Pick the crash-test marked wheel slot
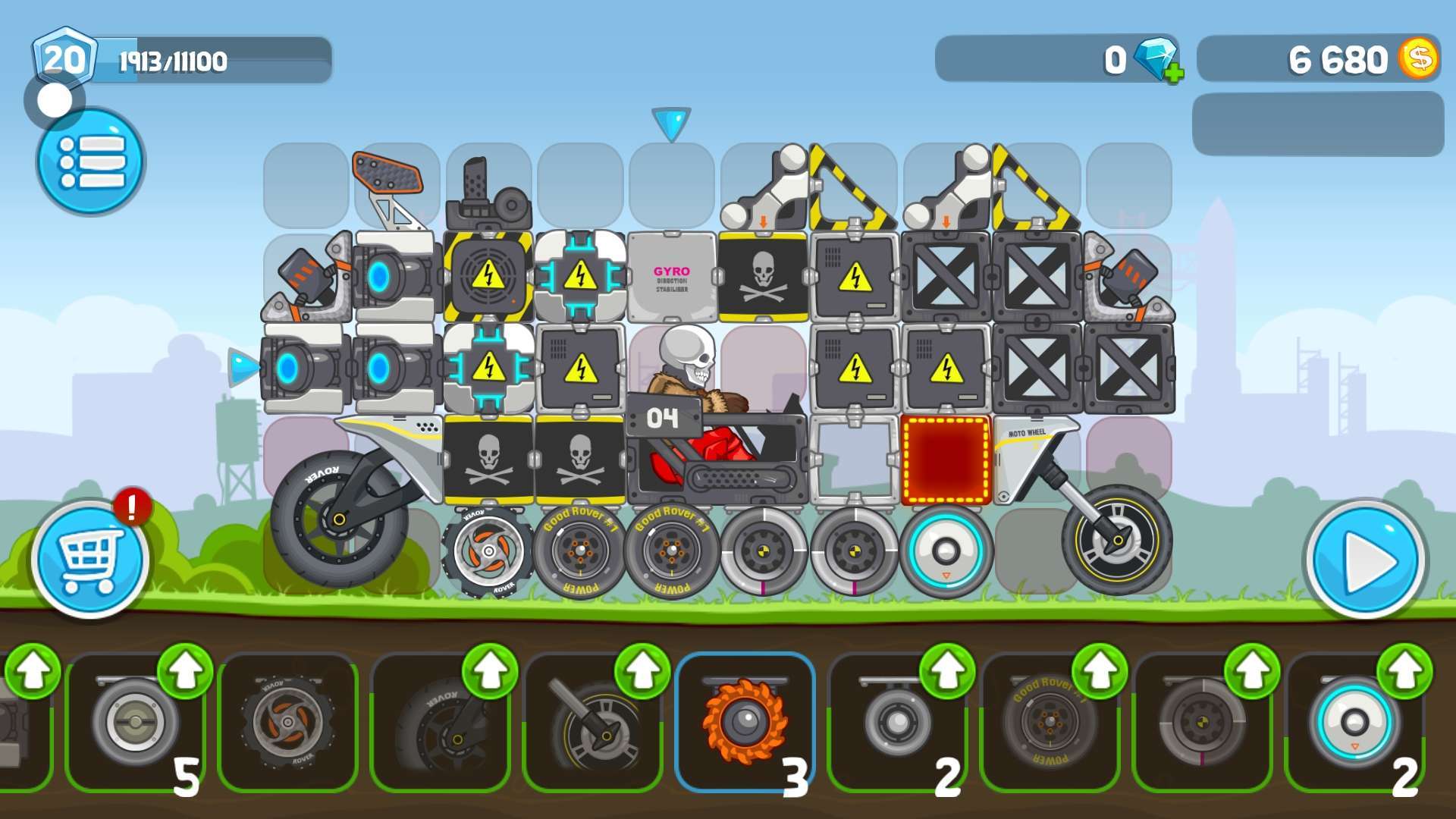 point(1202,722)
